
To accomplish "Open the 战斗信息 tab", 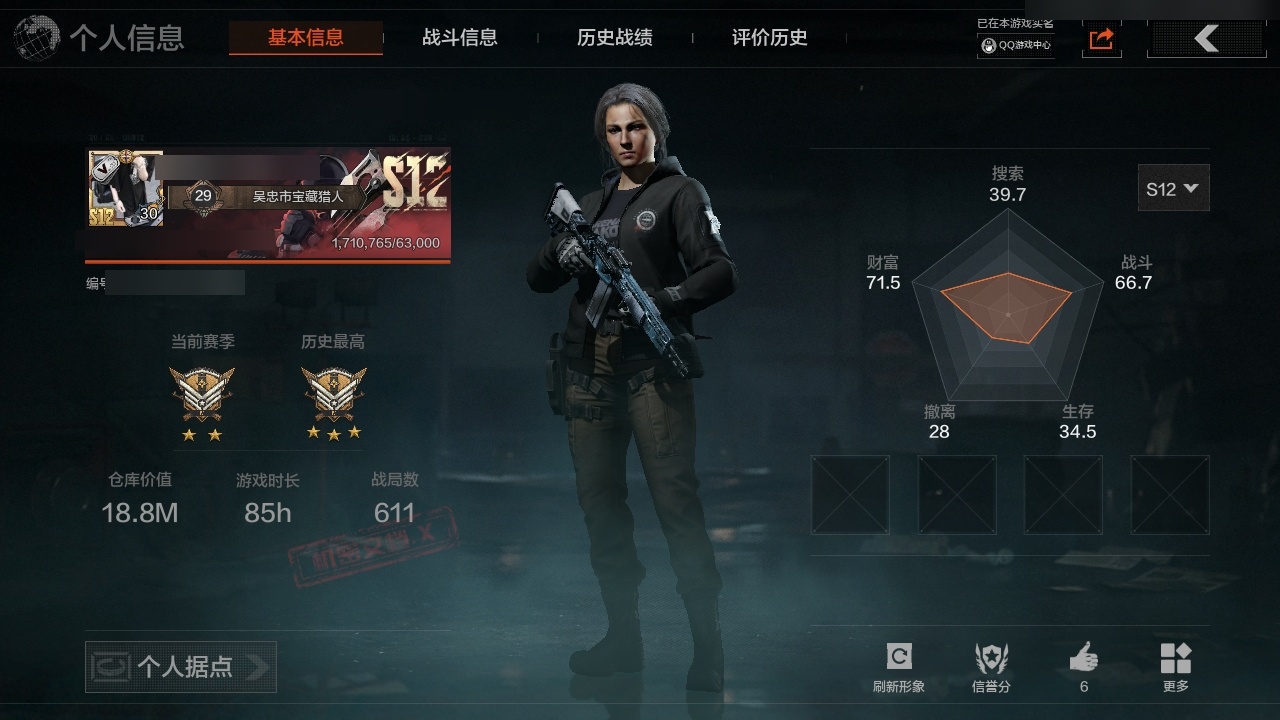I will [x=460, y=38].
